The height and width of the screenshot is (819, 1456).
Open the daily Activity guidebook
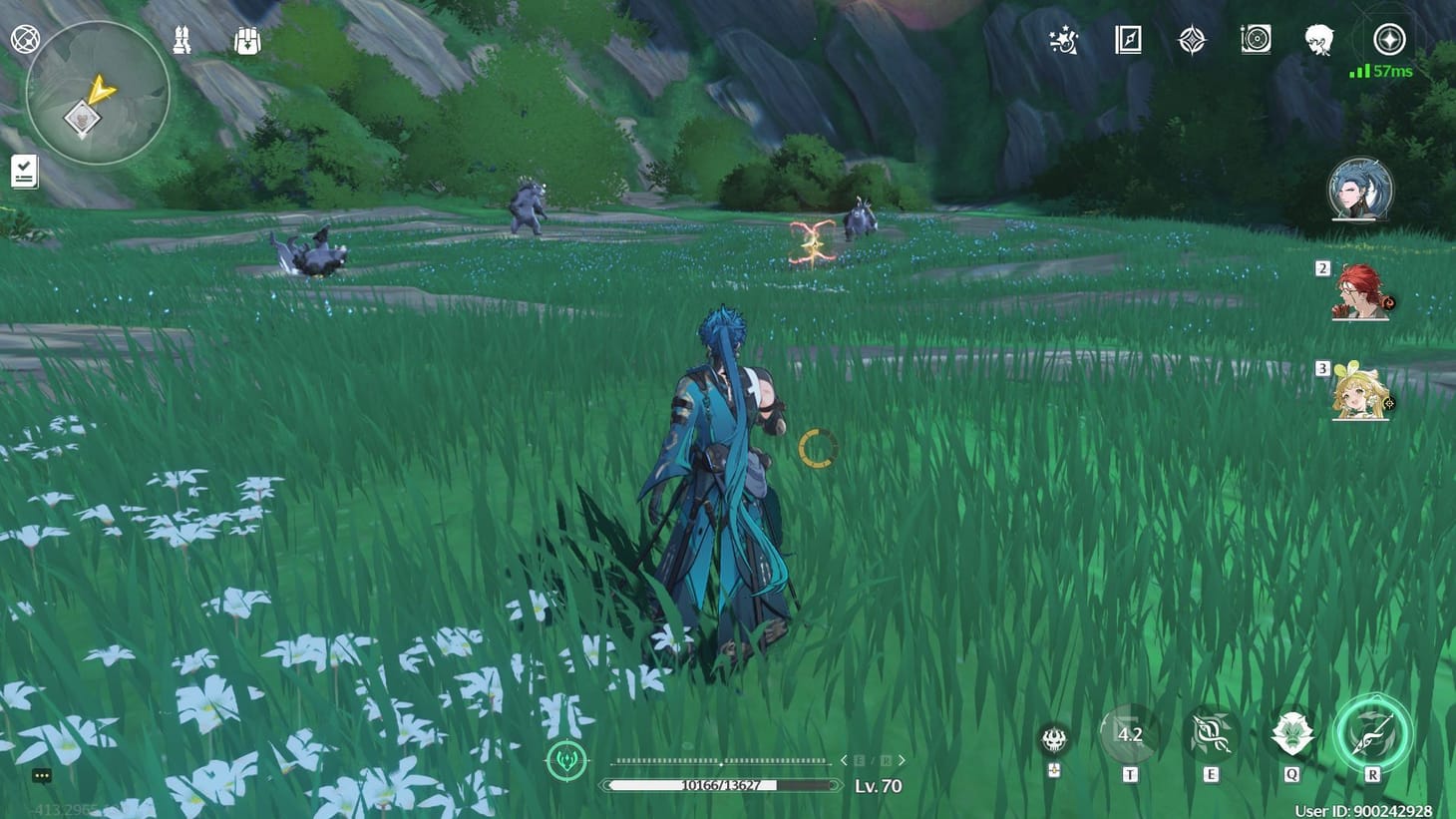point(1130,40)
